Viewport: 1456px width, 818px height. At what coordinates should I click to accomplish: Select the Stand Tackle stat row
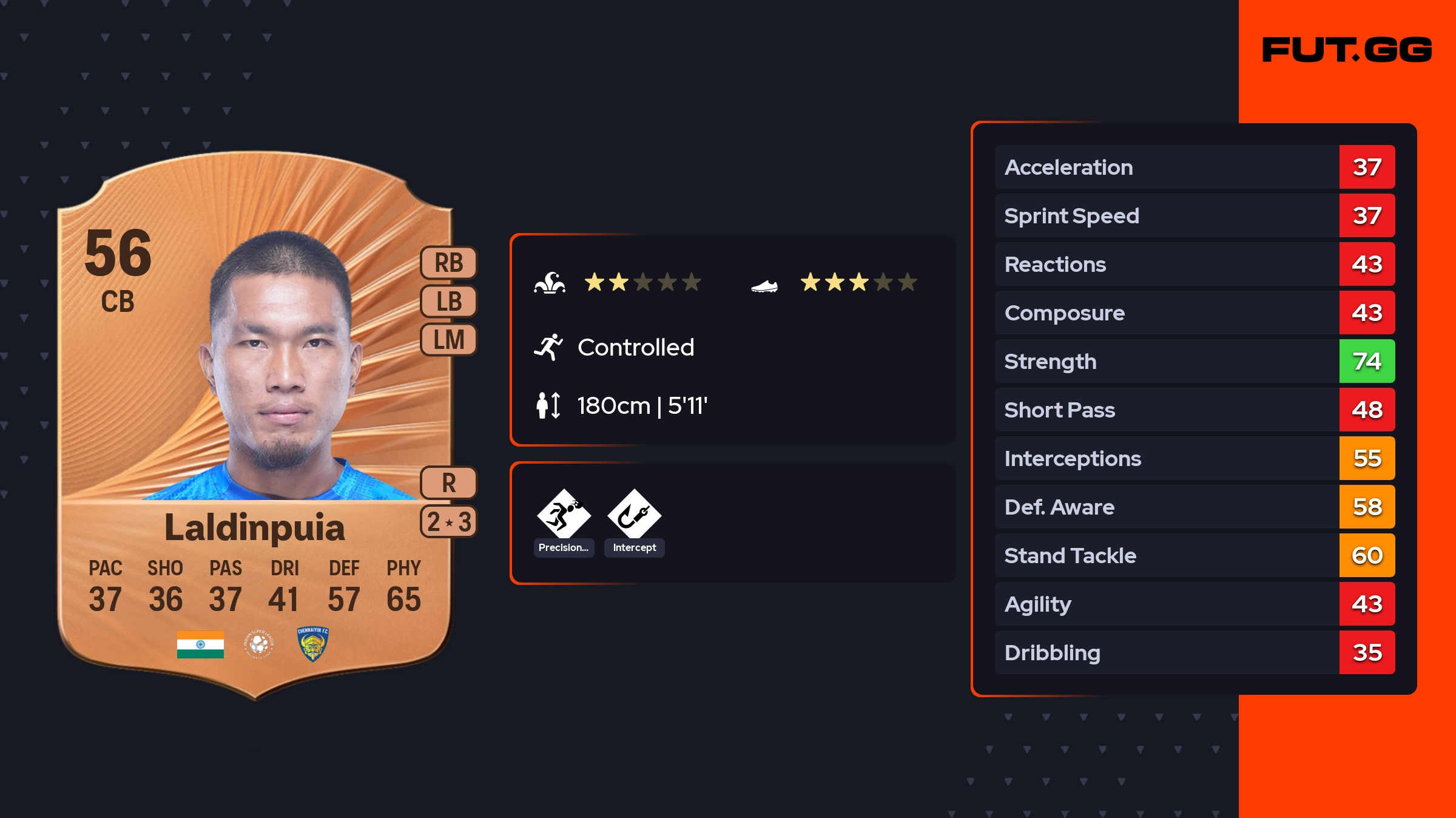click(x=1194, y=556)
